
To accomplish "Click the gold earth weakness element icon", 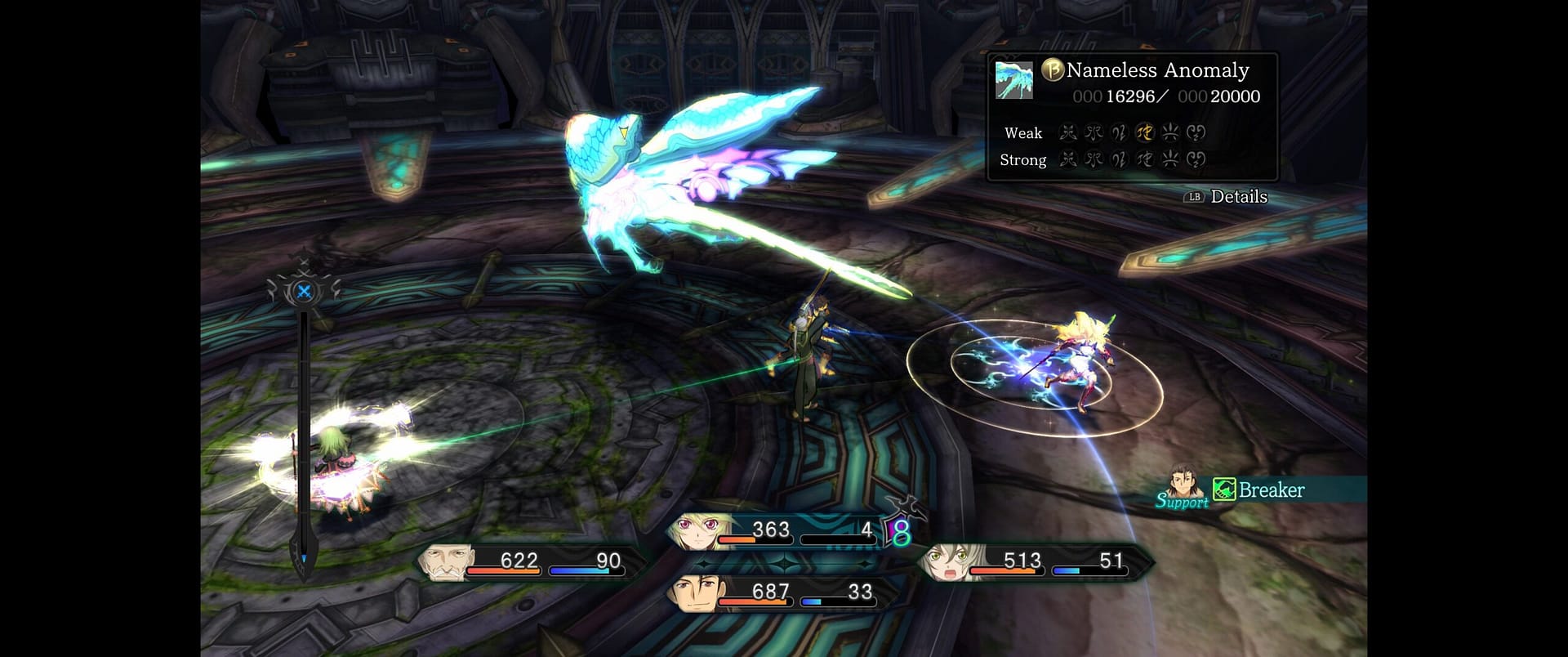I will pyautogui.click(x=1145, y=133).
